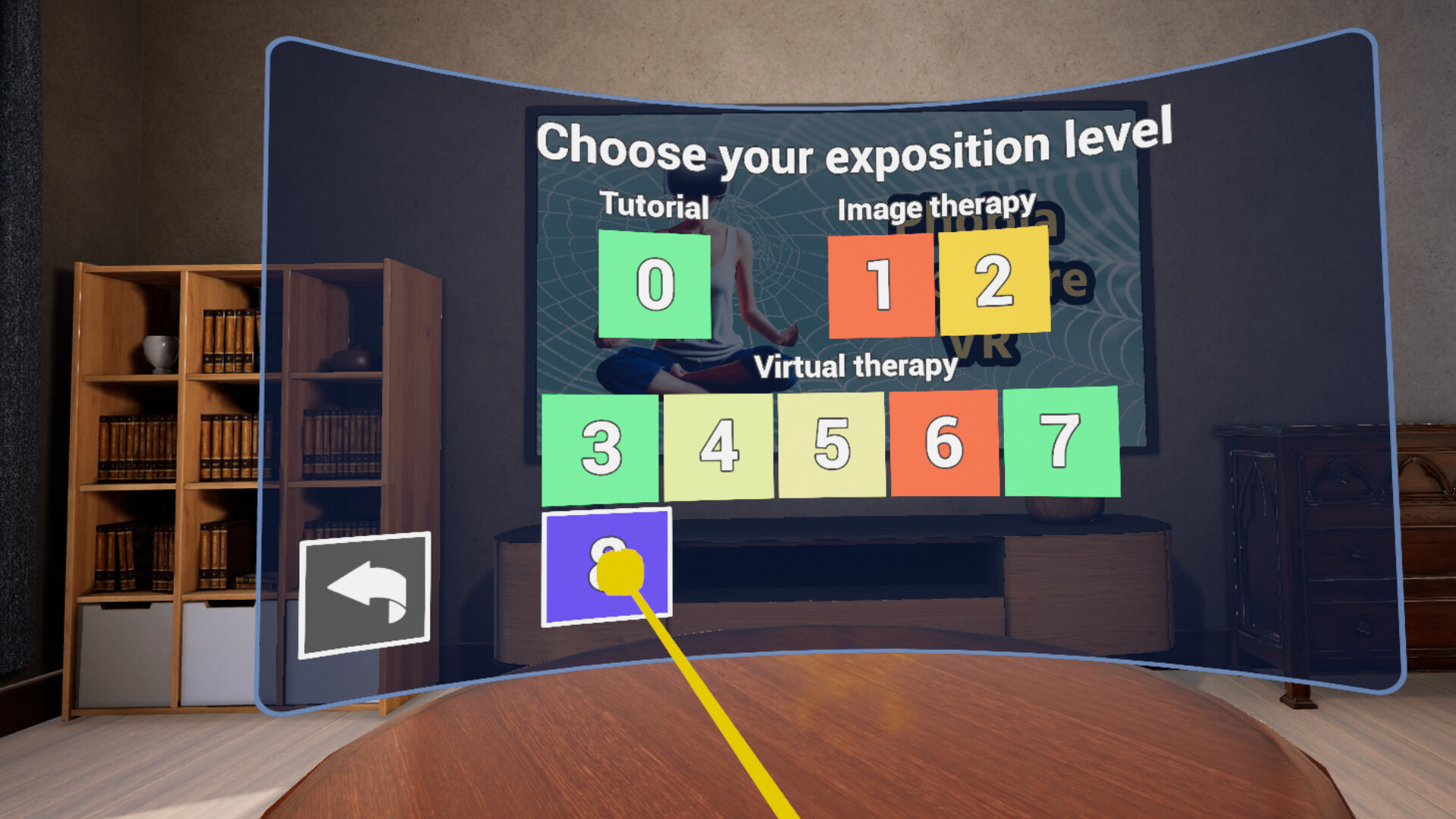Click the Tutorial section heading
1456x819 pixels.
pos(655,205)
